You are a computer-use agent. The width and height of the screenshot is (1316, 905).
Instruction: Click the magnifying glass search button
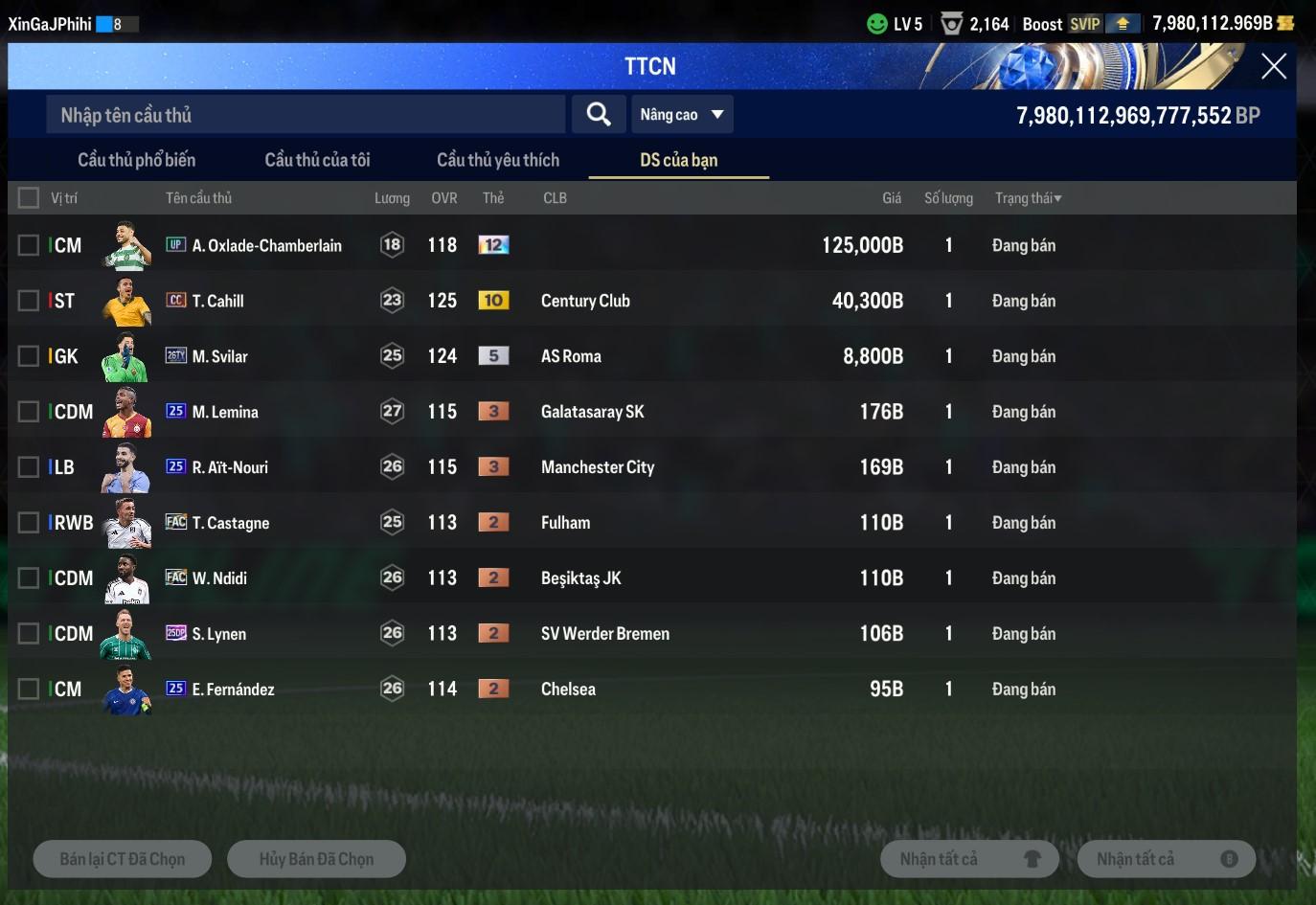click(599, 115)
